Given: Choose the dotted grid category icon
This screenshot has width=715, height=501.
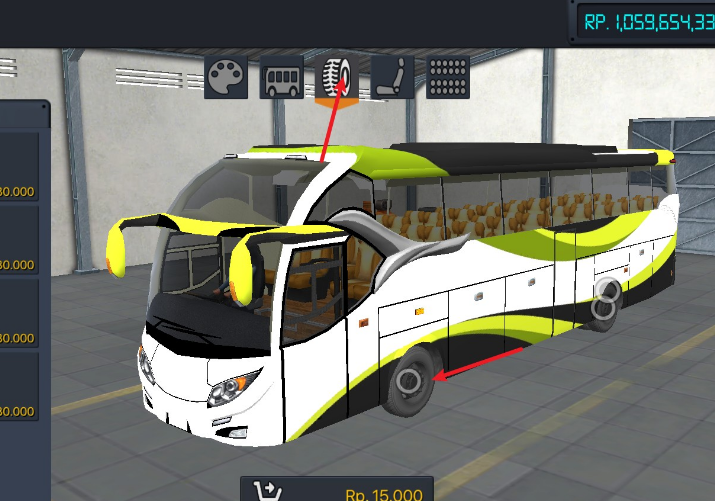Looking at the screenshot, I should [449, 77].
